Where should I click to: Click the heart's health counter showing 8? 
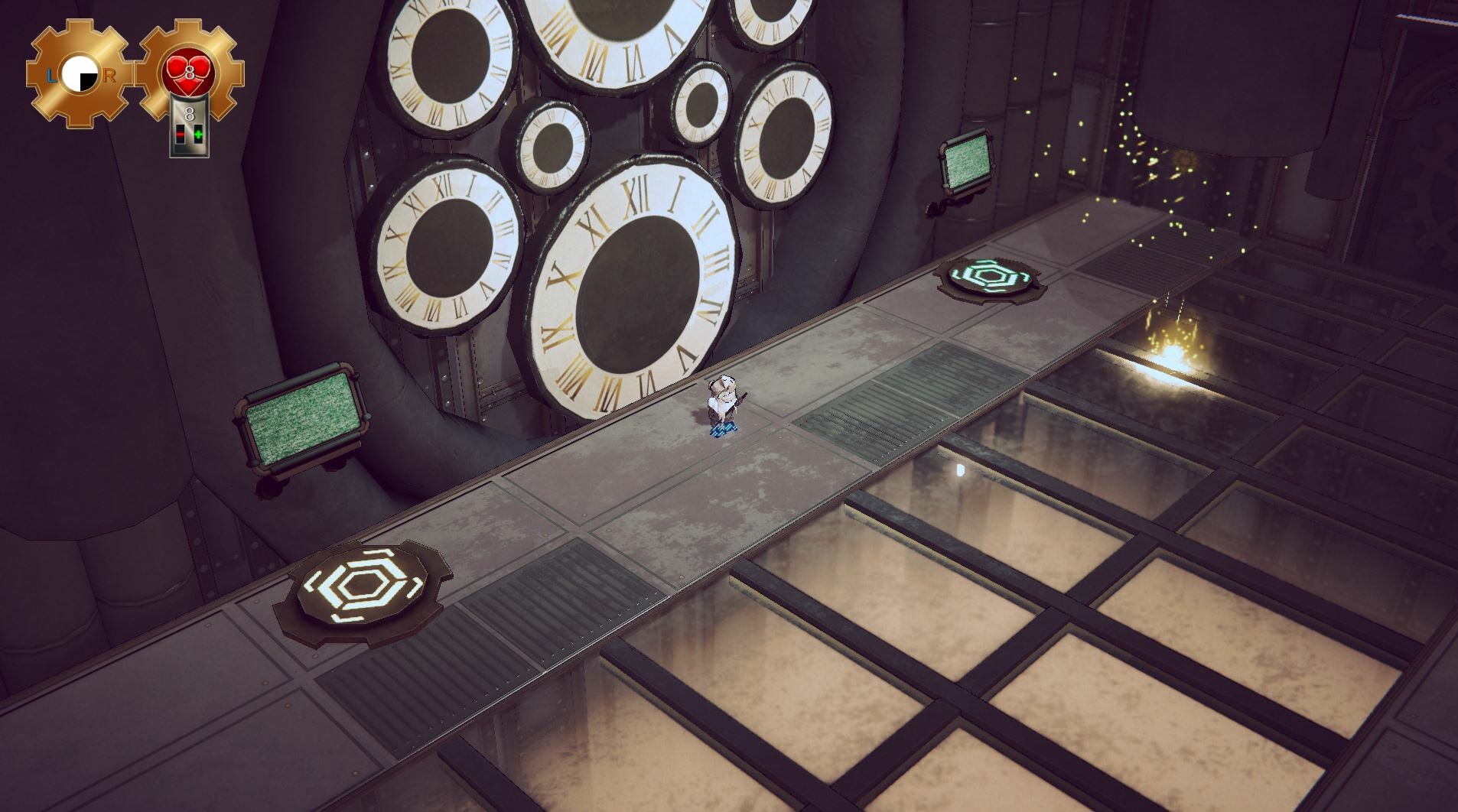(x=190, y=71)
